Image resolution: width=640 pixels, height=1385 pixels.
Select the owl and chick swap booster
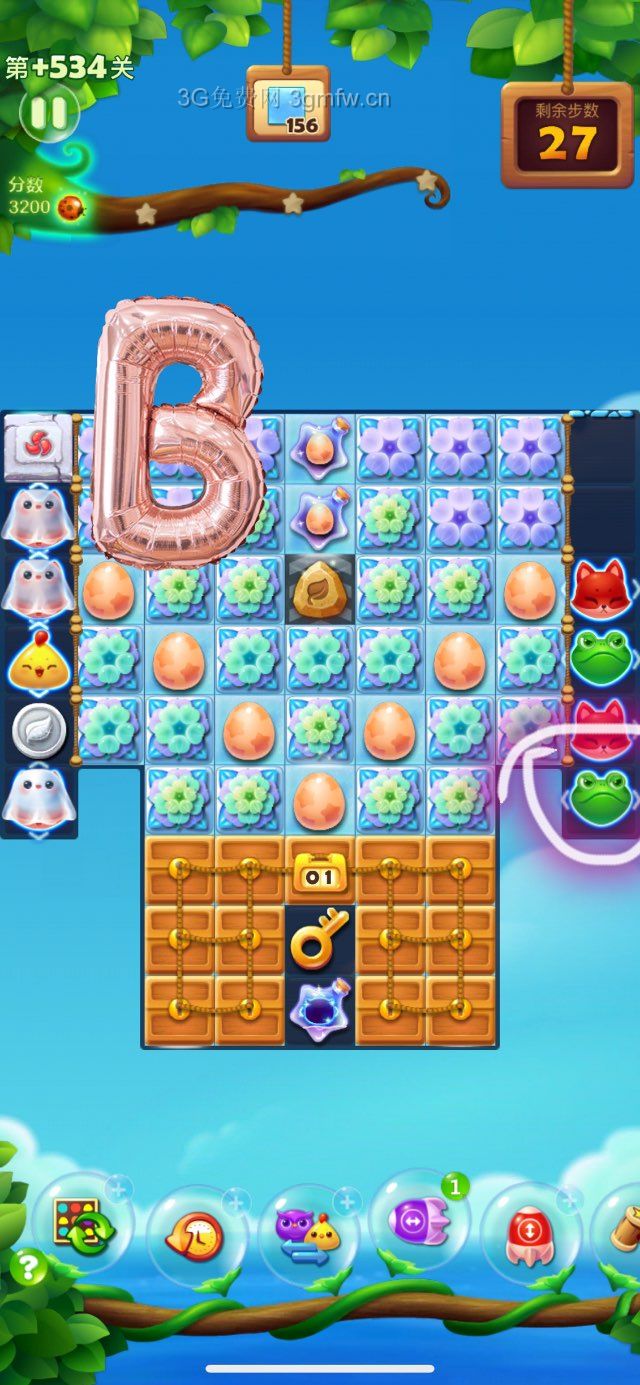[308, 1237]
